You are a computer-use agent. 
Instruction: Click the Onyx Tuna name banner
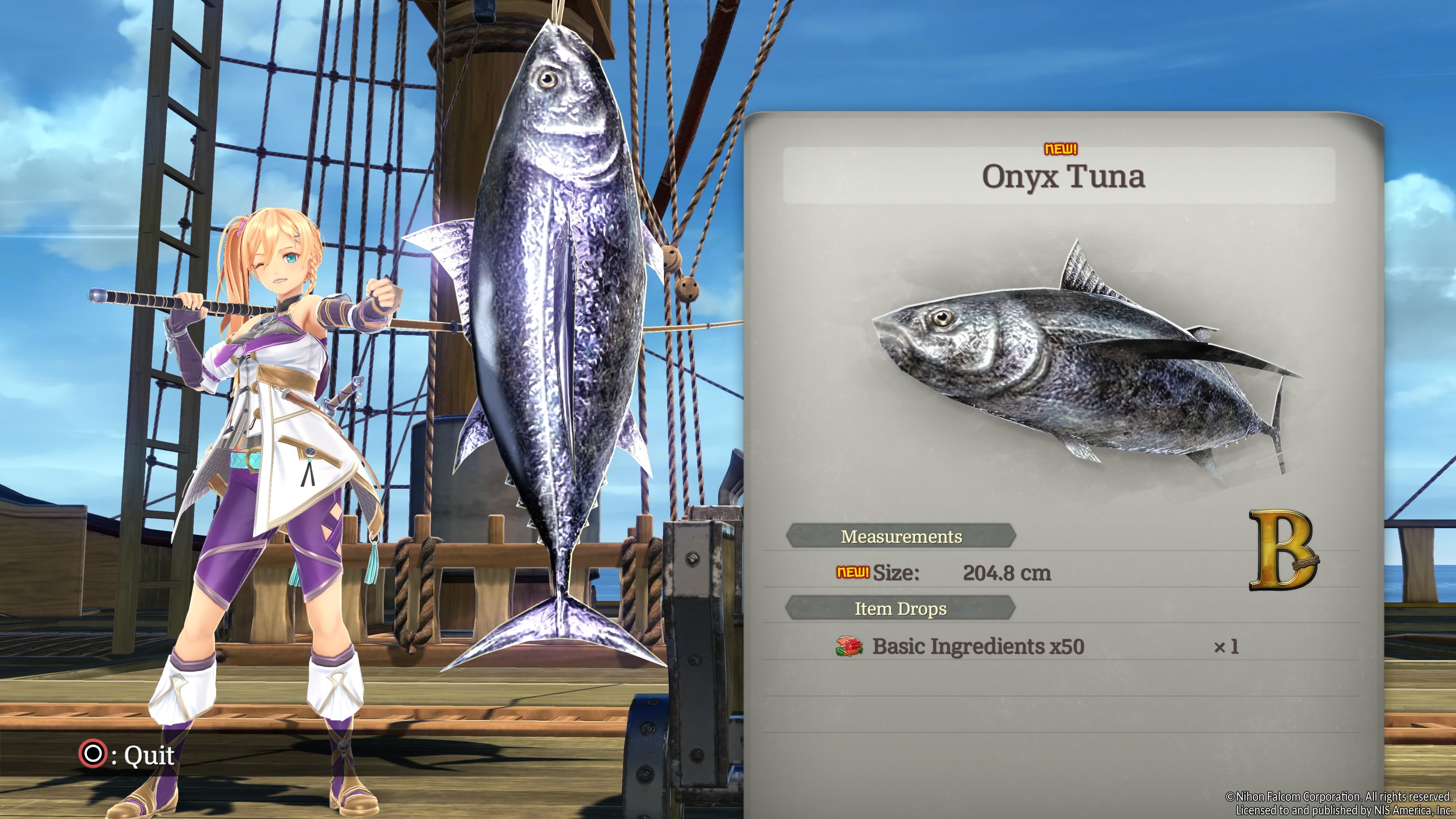click(1062, 176)
